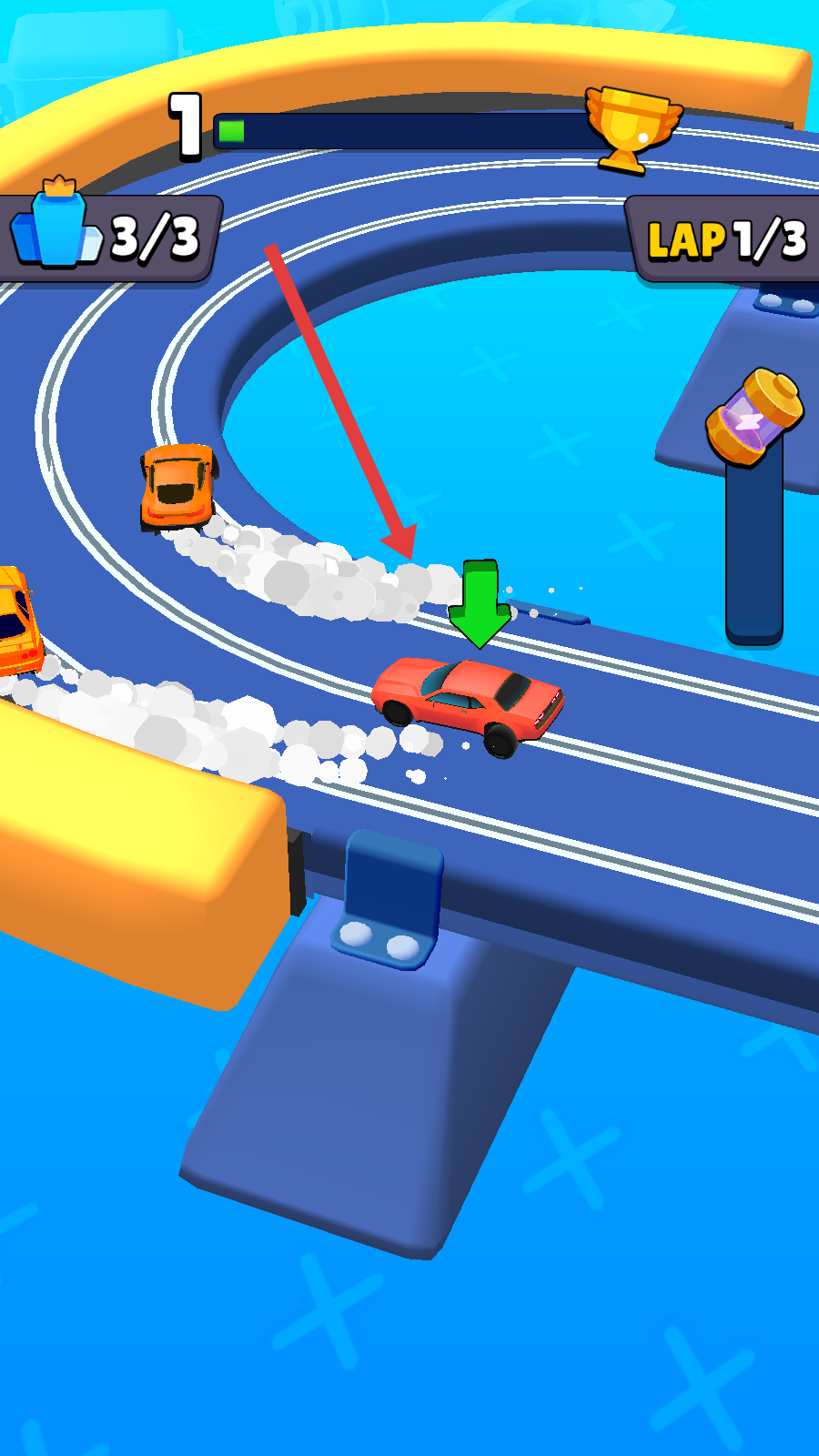
Task: Tap the purple nitro boost canister
Action: [x=754, y=418]
